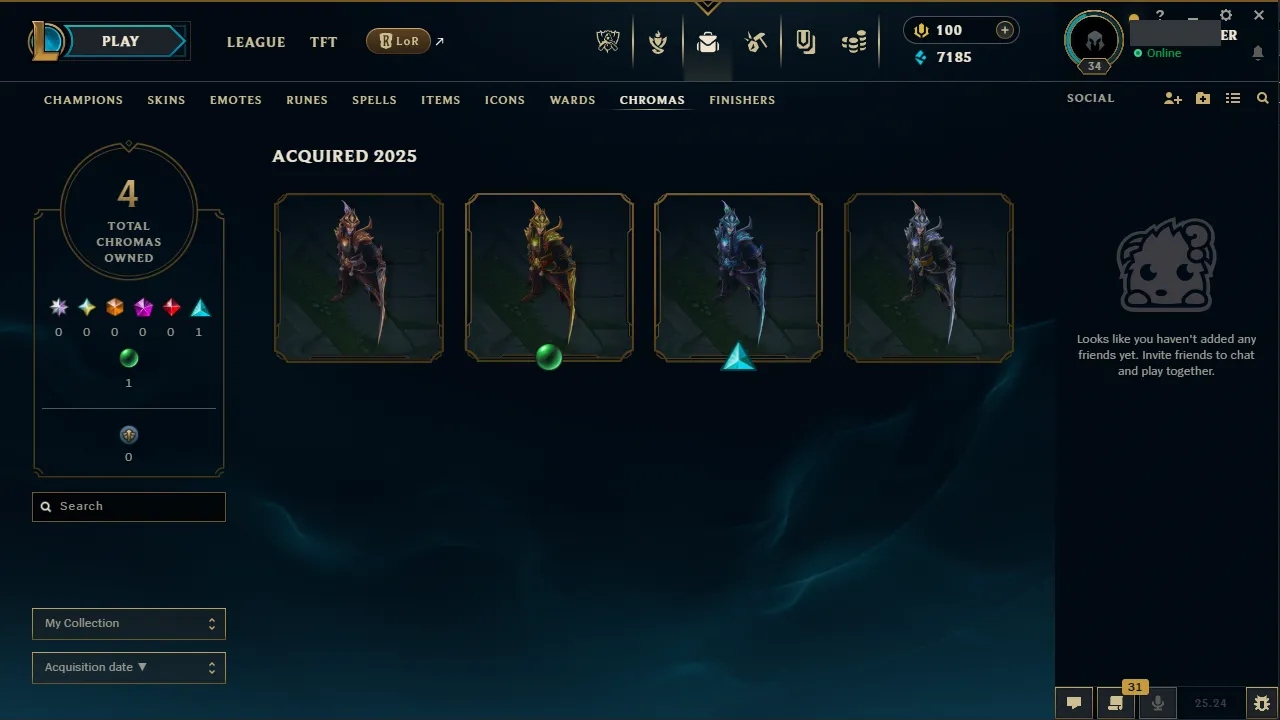The image size is (1280, 720).
Task: Open the Esports section icon
Action: 608,41
